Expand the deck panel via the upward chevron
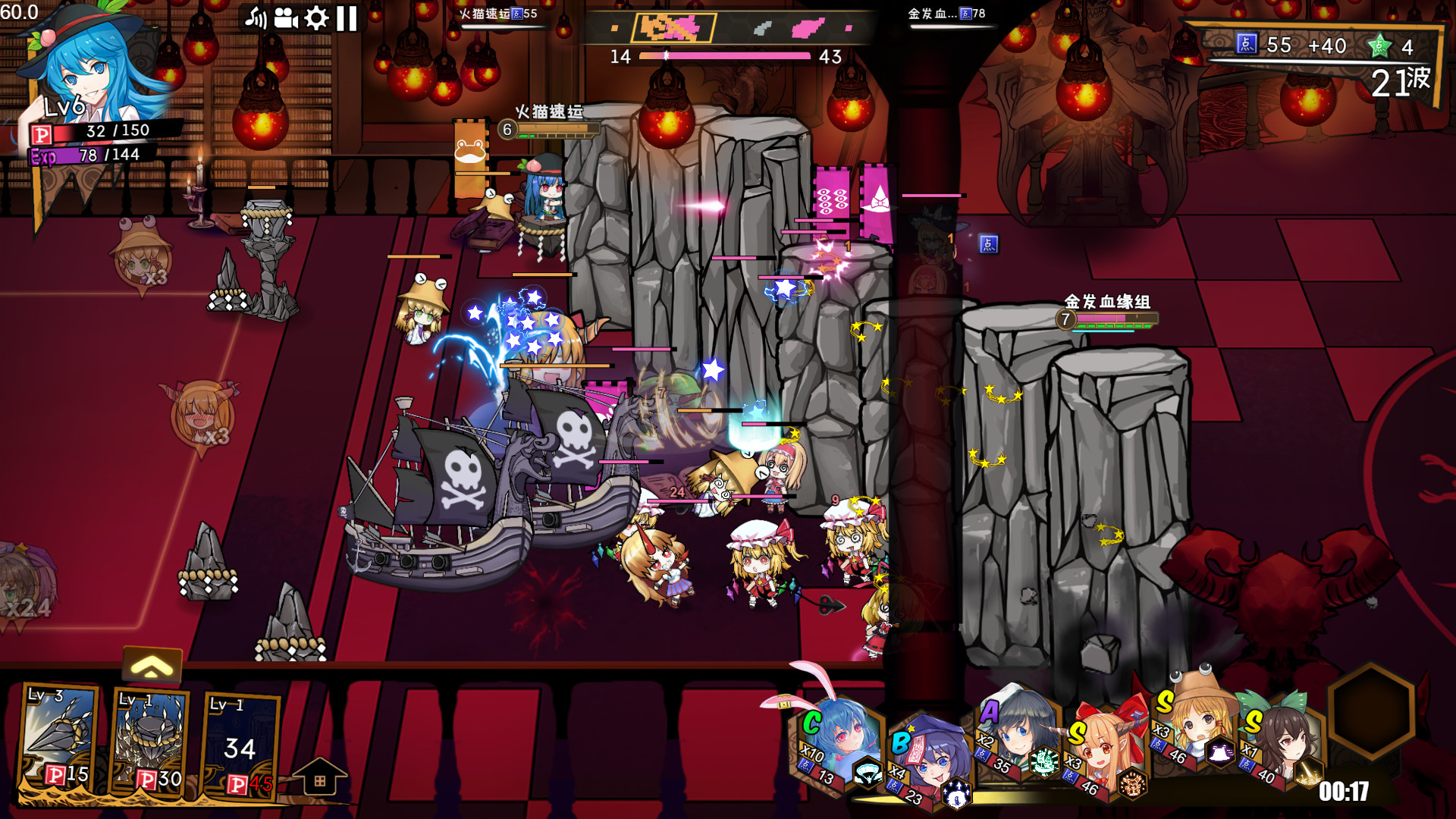This screenshot has width=1456, height=819. coord(151,666)
